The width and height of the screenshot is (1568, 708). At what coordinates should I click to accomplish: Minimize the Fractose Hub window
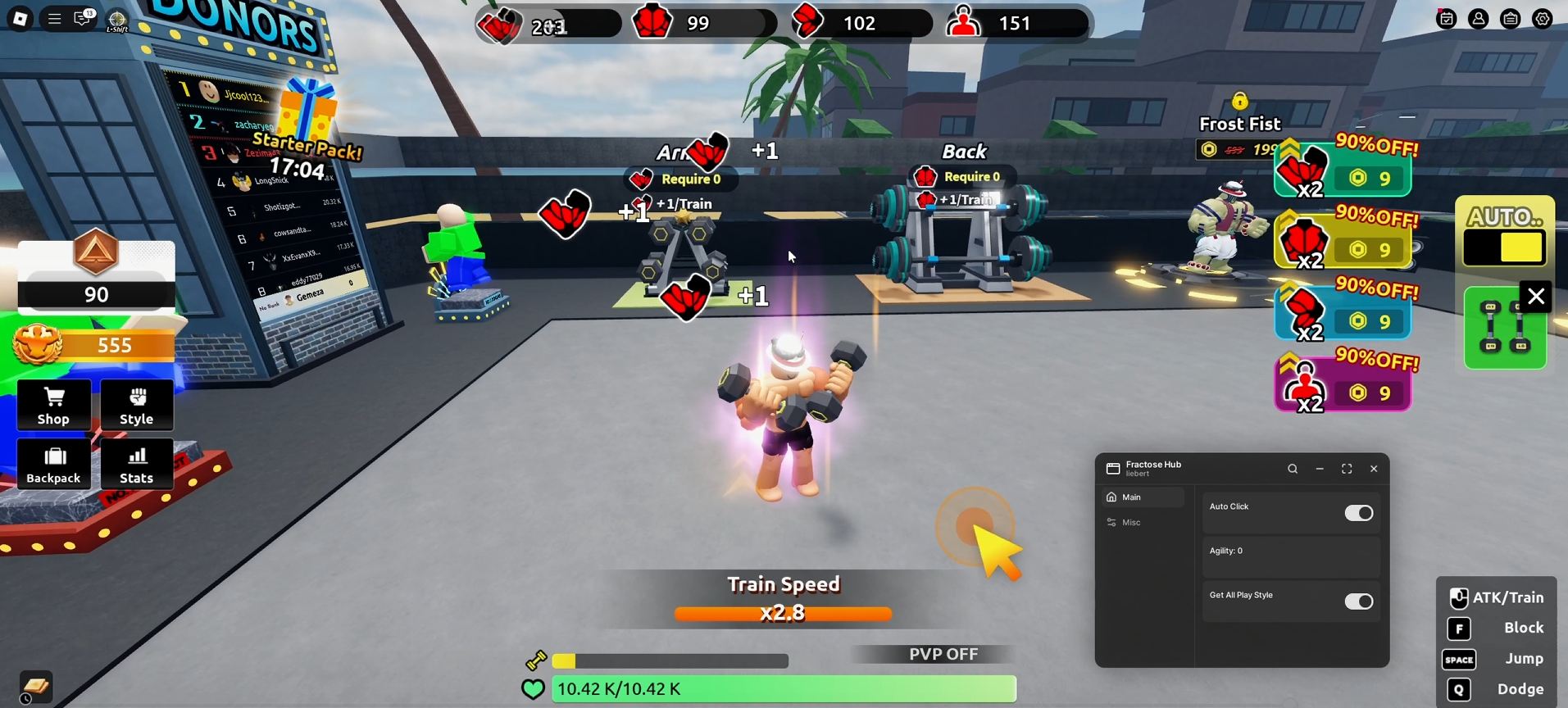click(1320, 470)
